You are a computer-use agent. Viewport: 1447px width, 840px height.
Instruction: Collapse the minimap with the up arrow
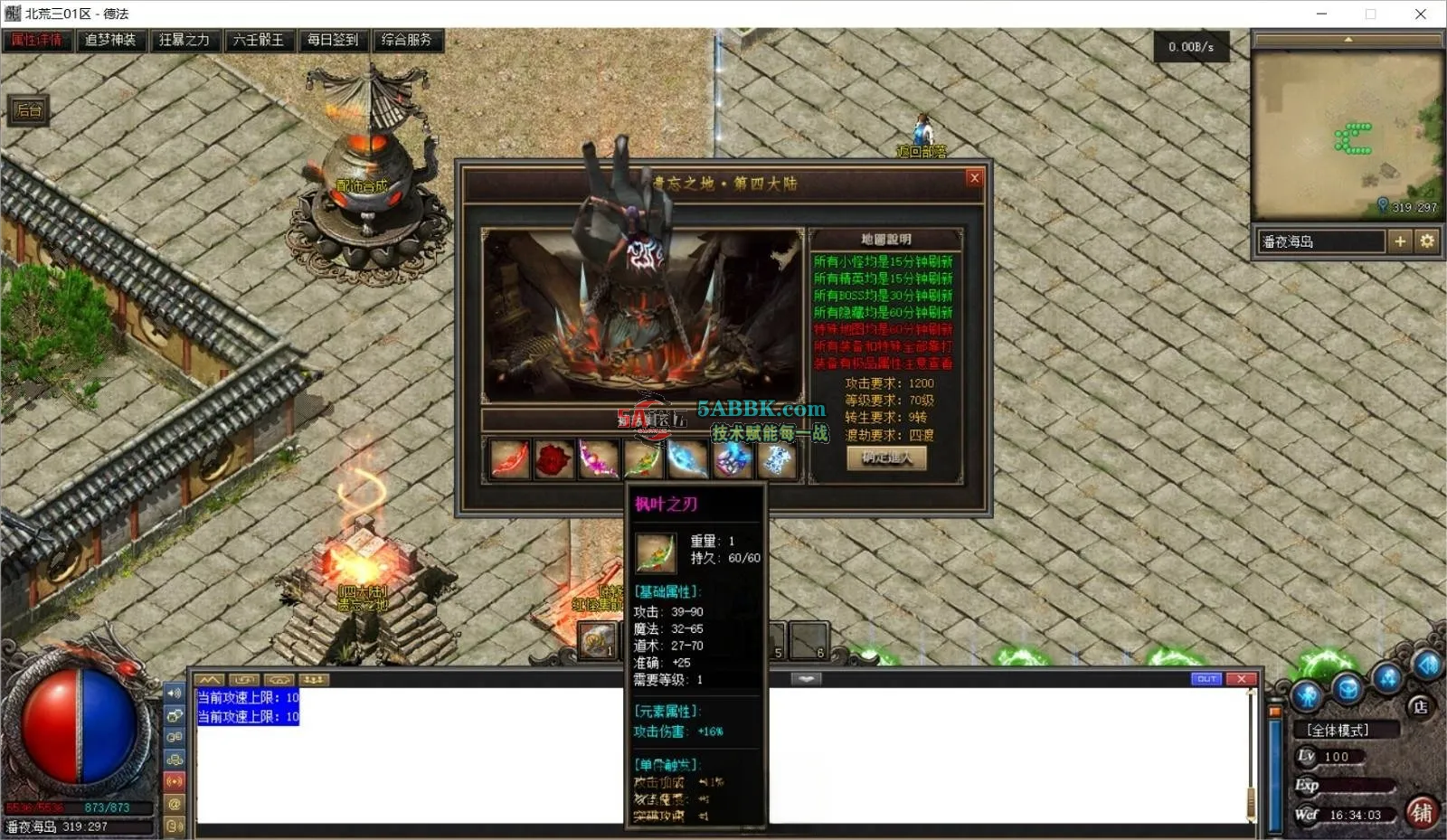click(1348, 39)
